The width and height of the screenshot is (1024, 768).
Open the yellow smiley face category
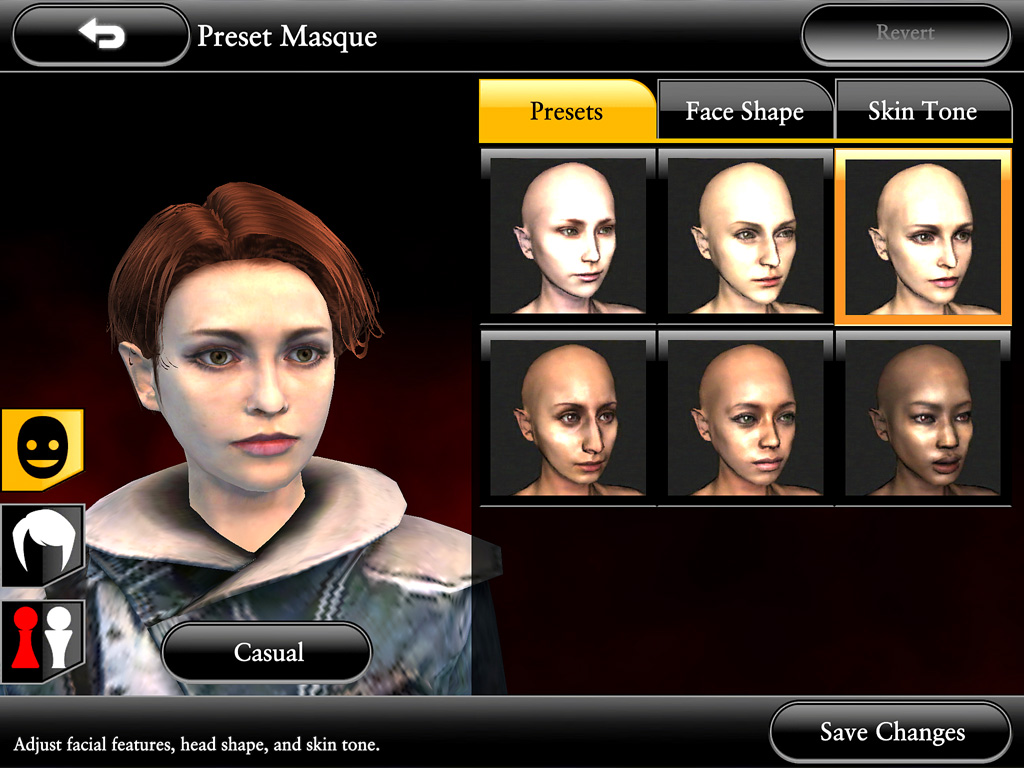(x=41, y=449)
